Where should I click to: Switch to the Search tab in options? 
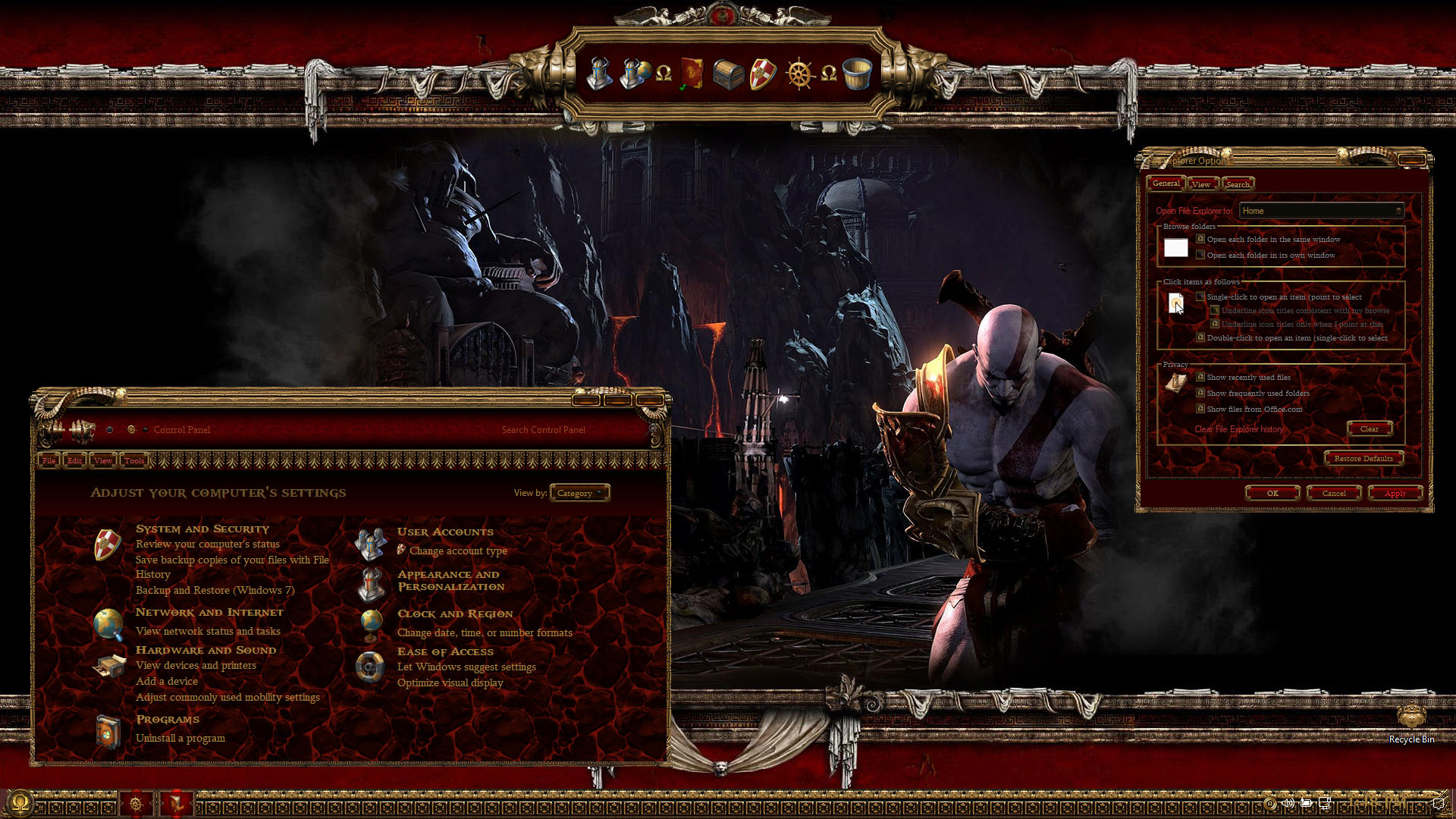1238,184
